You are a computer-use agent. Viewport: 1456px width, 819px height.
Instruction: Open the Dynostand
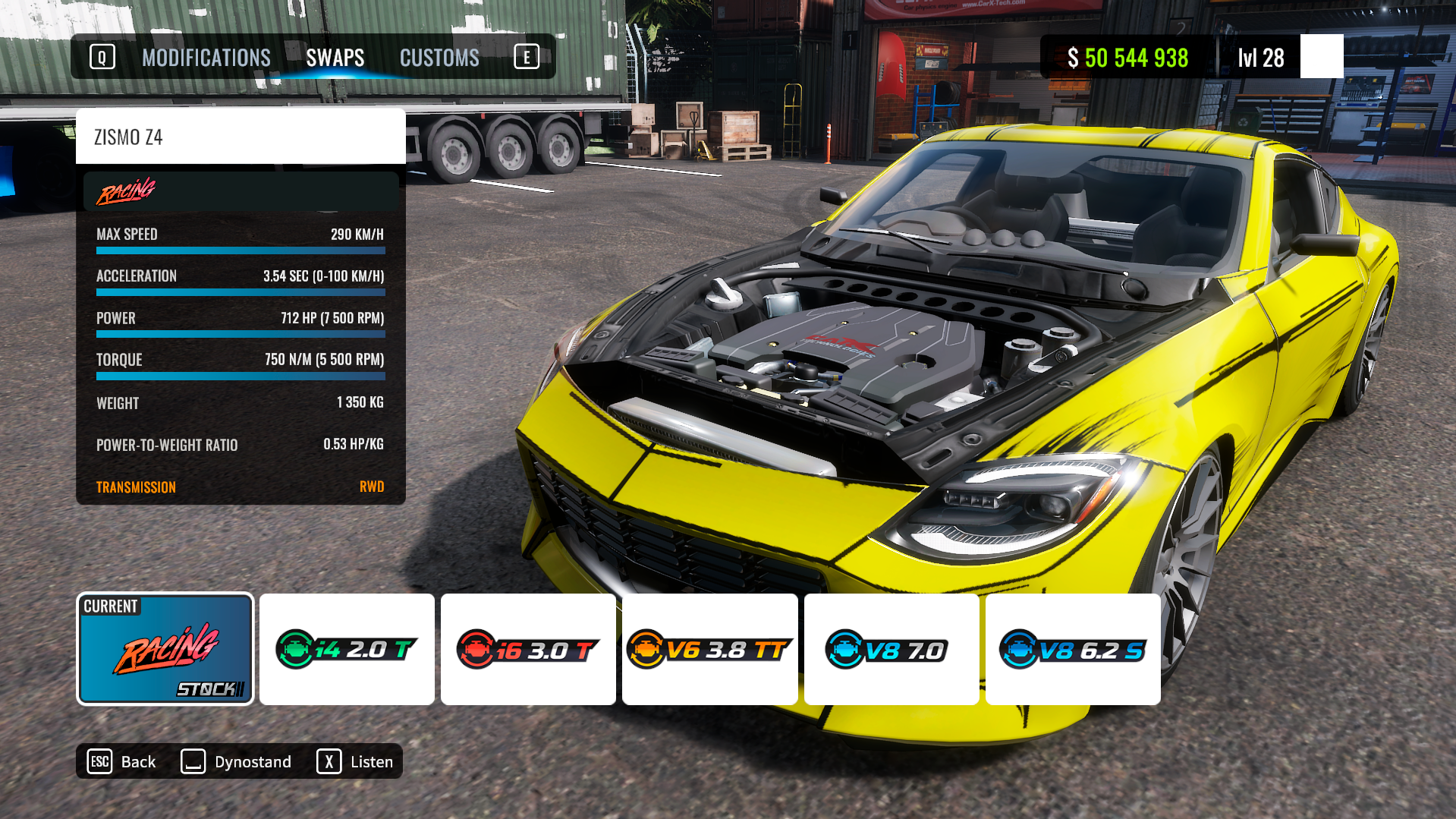[237, 761]
